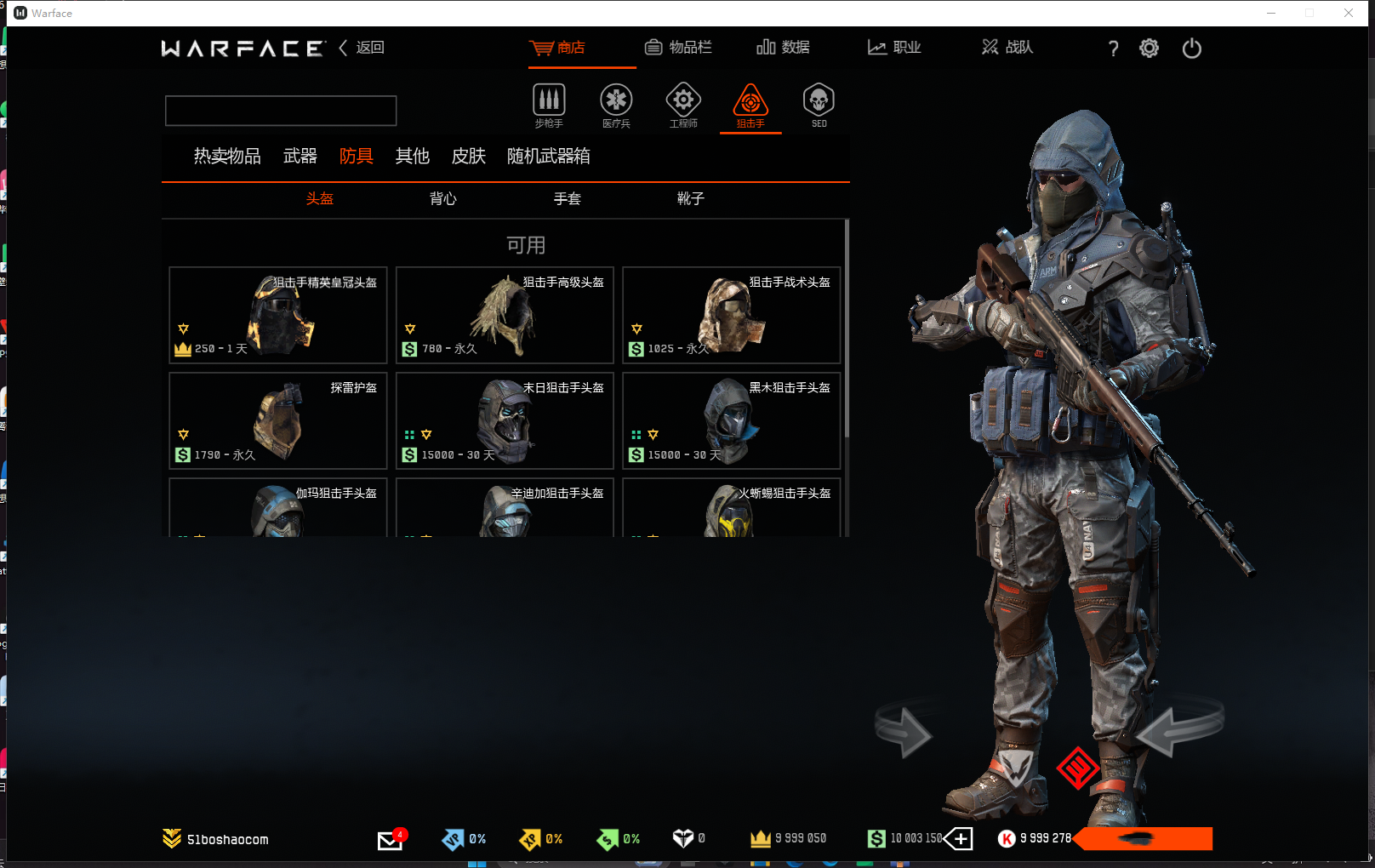This screenshot has height=868, width=1375.
Task: Open the settings gear icon
Action: tap(1149, 49)
